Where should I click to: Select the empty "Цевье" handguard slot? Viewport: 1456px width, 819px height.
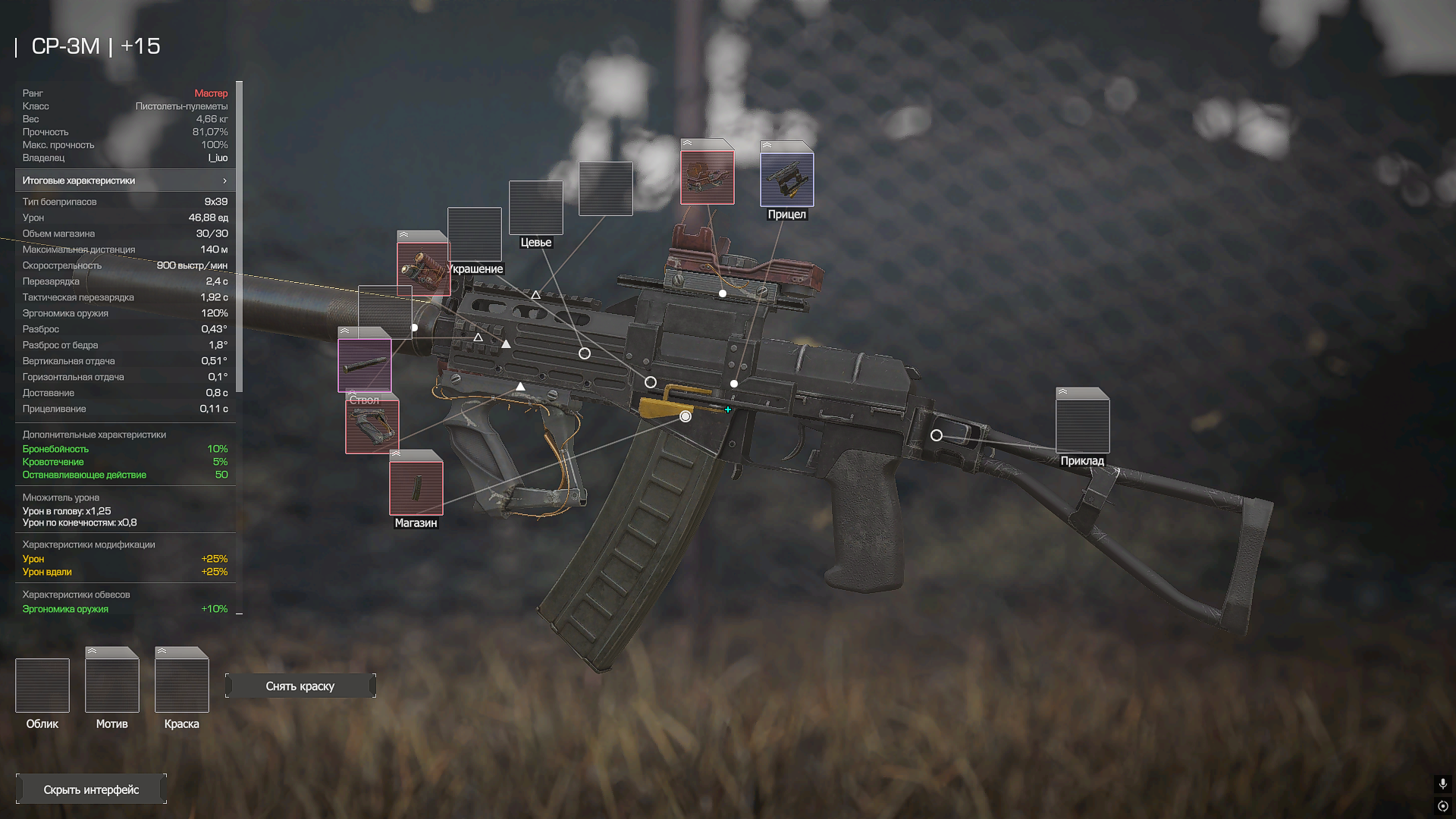click(536, 208)
